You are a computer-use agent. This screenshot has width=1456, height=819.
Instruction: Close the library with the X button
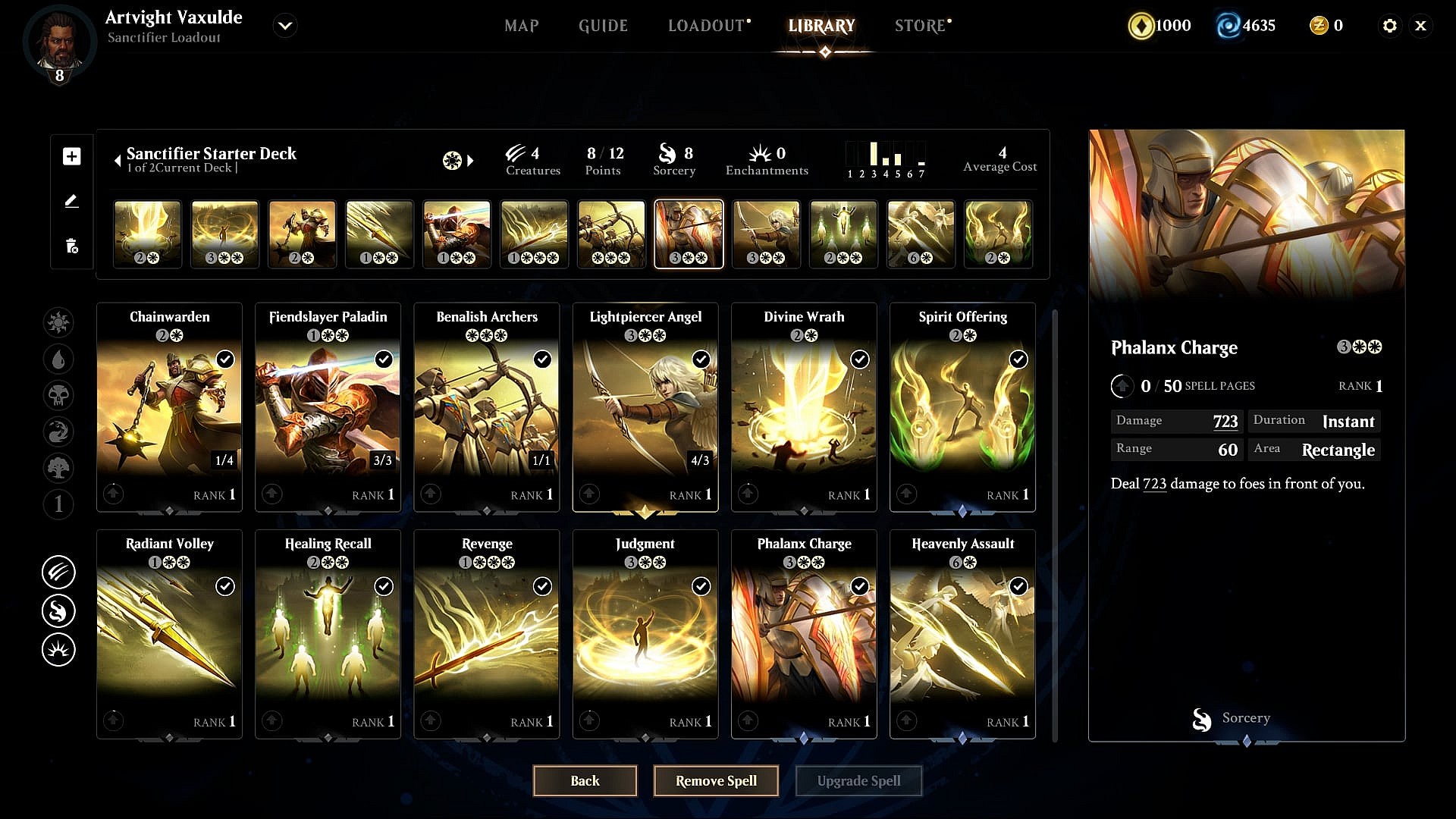click(1420, 26)
